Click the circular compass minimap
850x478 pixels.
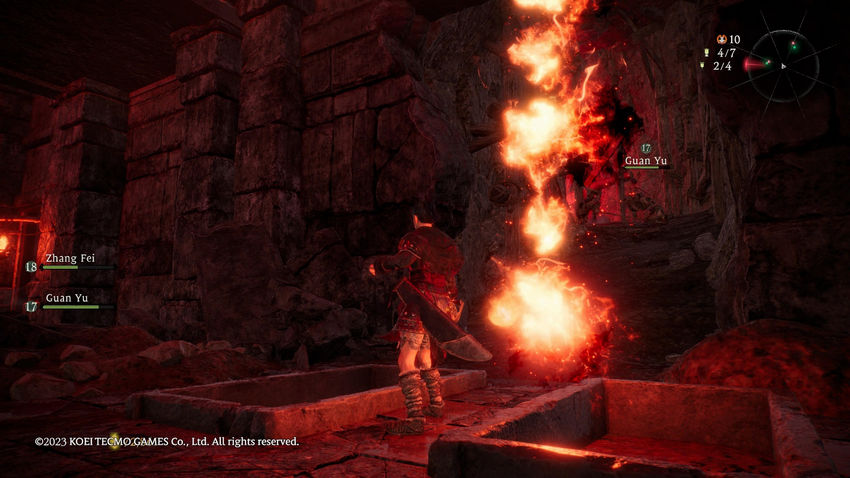[785, 65]
